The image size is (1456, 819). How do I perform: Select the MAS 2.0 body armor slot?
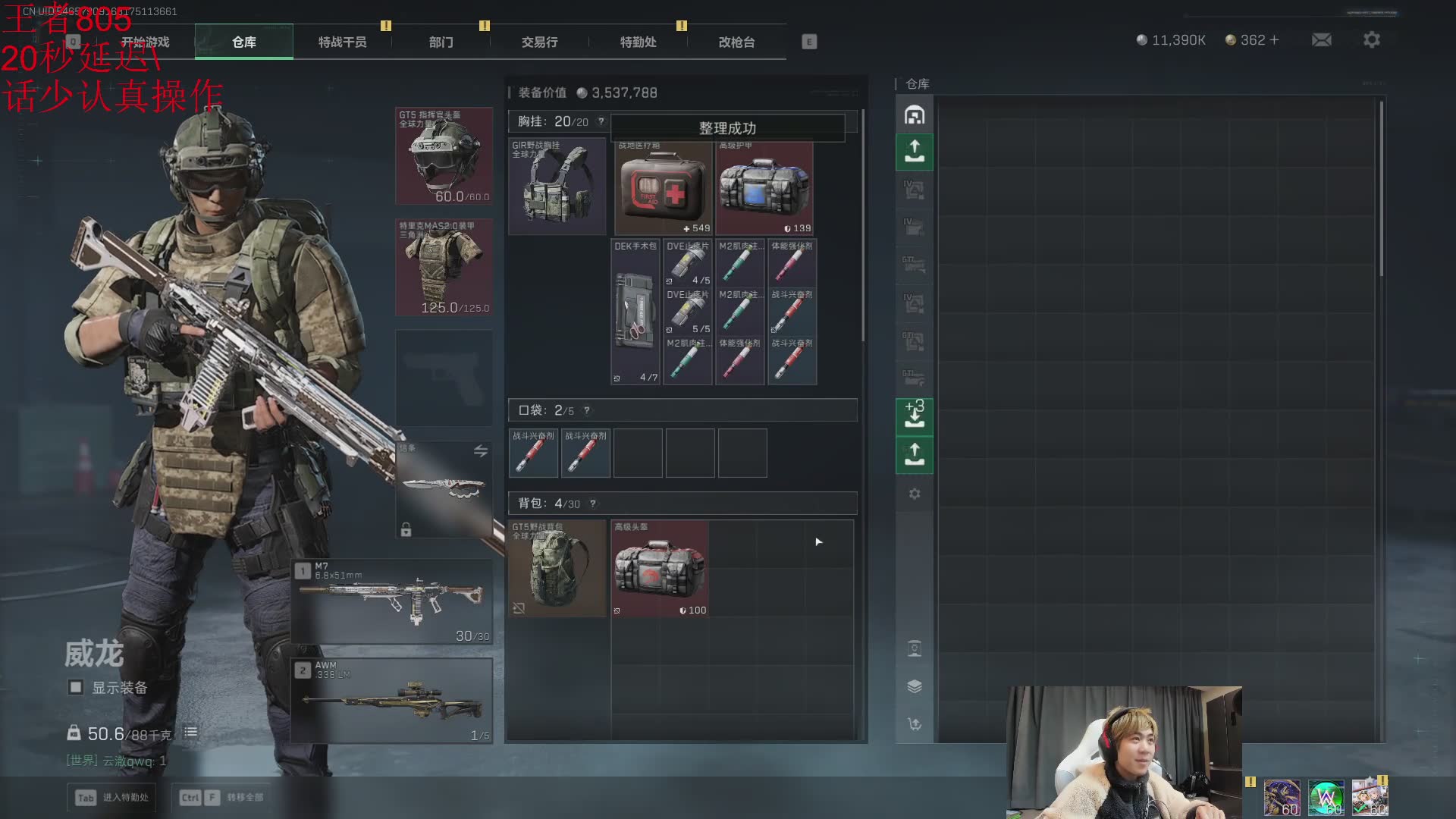click(x=444, y=267)
